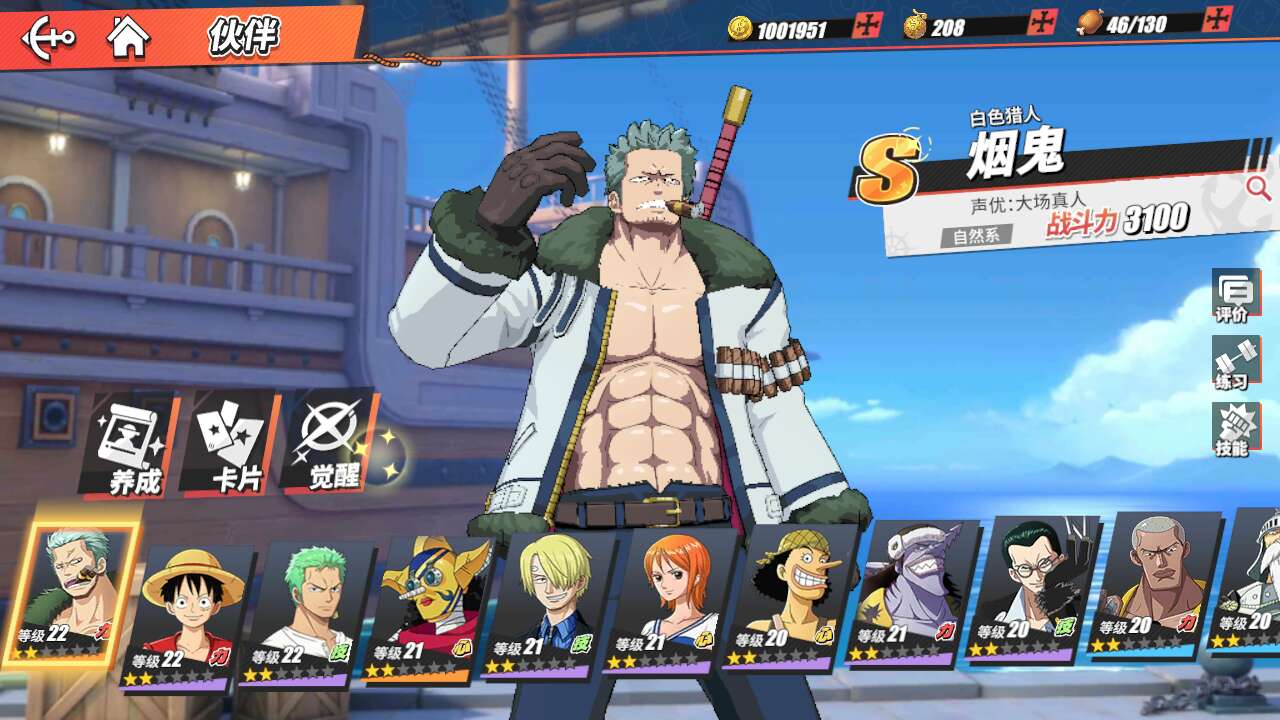Return to the home screen

coord(128,37)
